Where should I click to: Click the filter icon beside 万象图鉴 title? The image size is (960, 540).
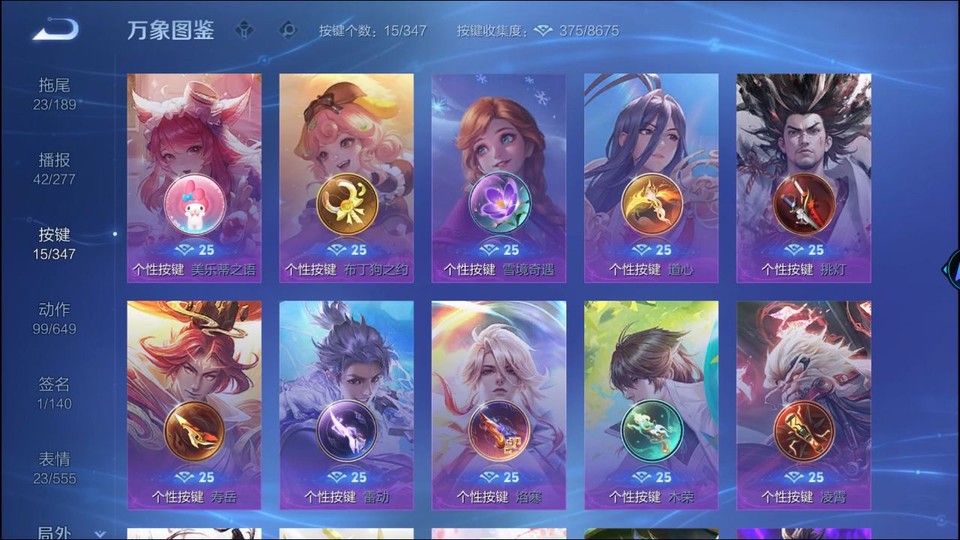click(x=245, y=30)
